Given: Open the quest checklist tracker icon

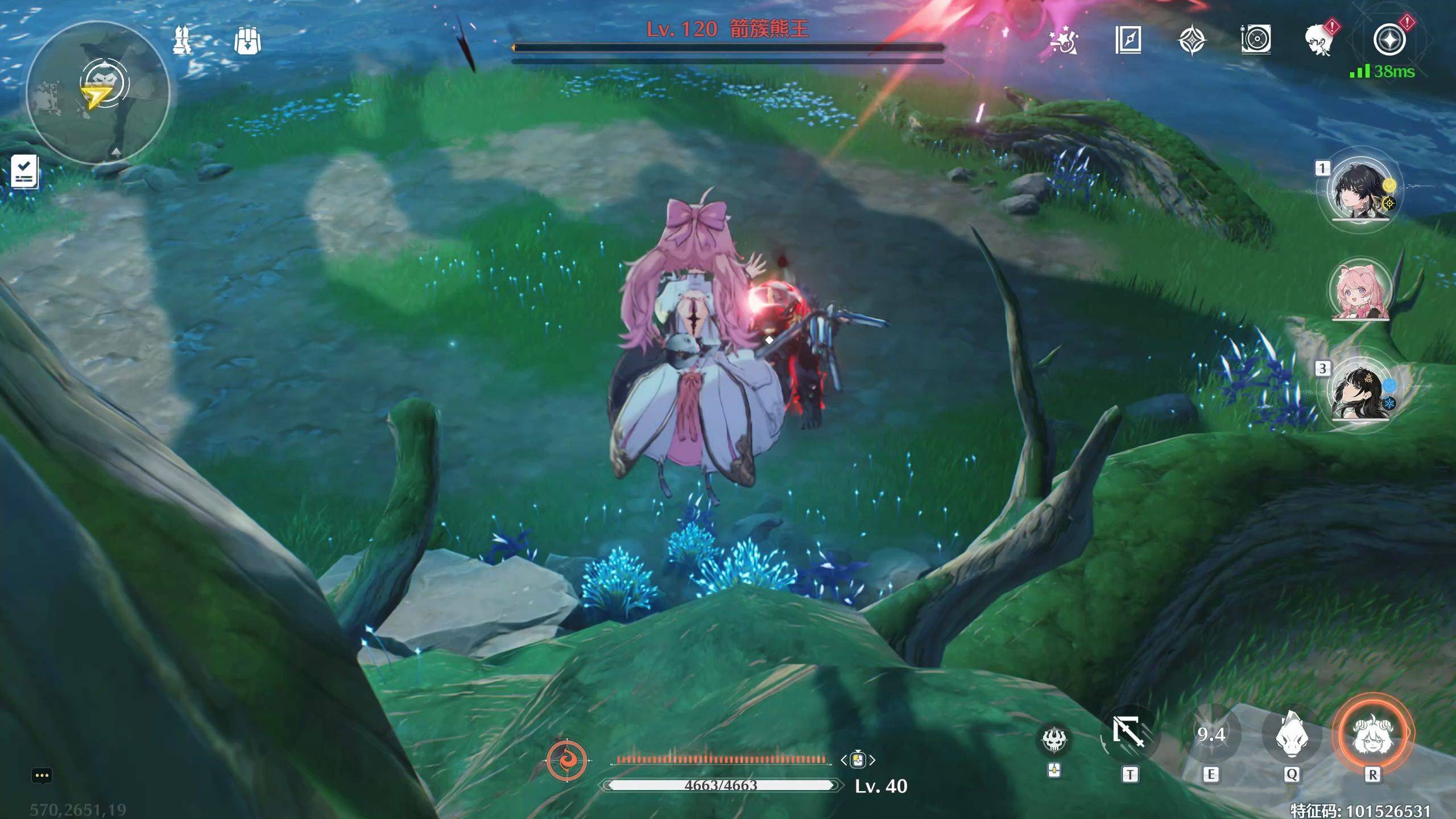Looking at the screenshot, I should pyautogui.click(x=25, y=171).
